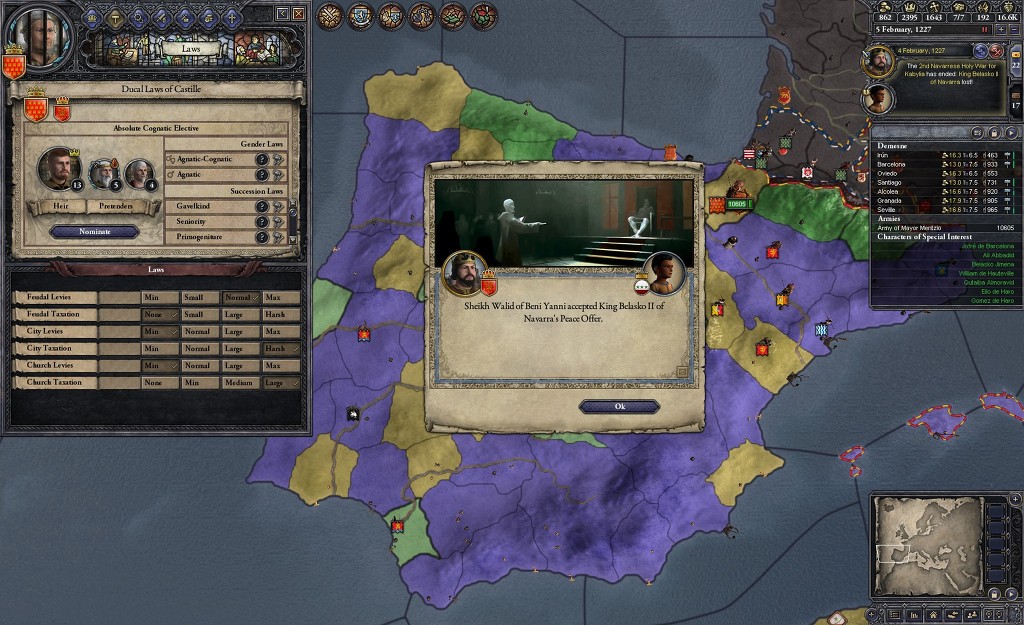Screen dimensions: 1024x625
Task: Nominate a successor for Castille
Action: 95,231
